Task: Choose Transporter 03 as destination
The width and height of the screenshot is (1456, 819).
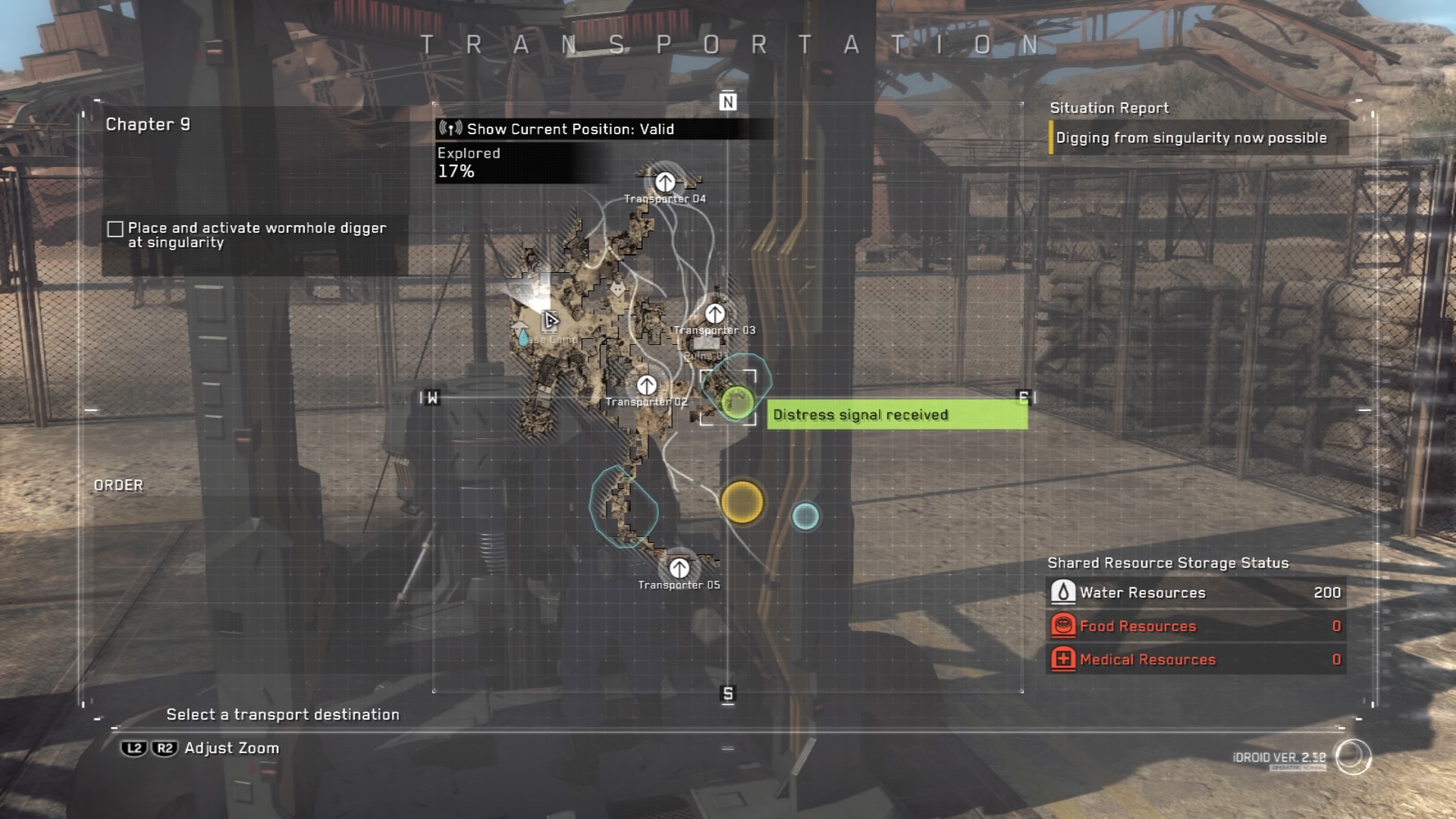Action: pyautogui.click(x=715, y=314)
